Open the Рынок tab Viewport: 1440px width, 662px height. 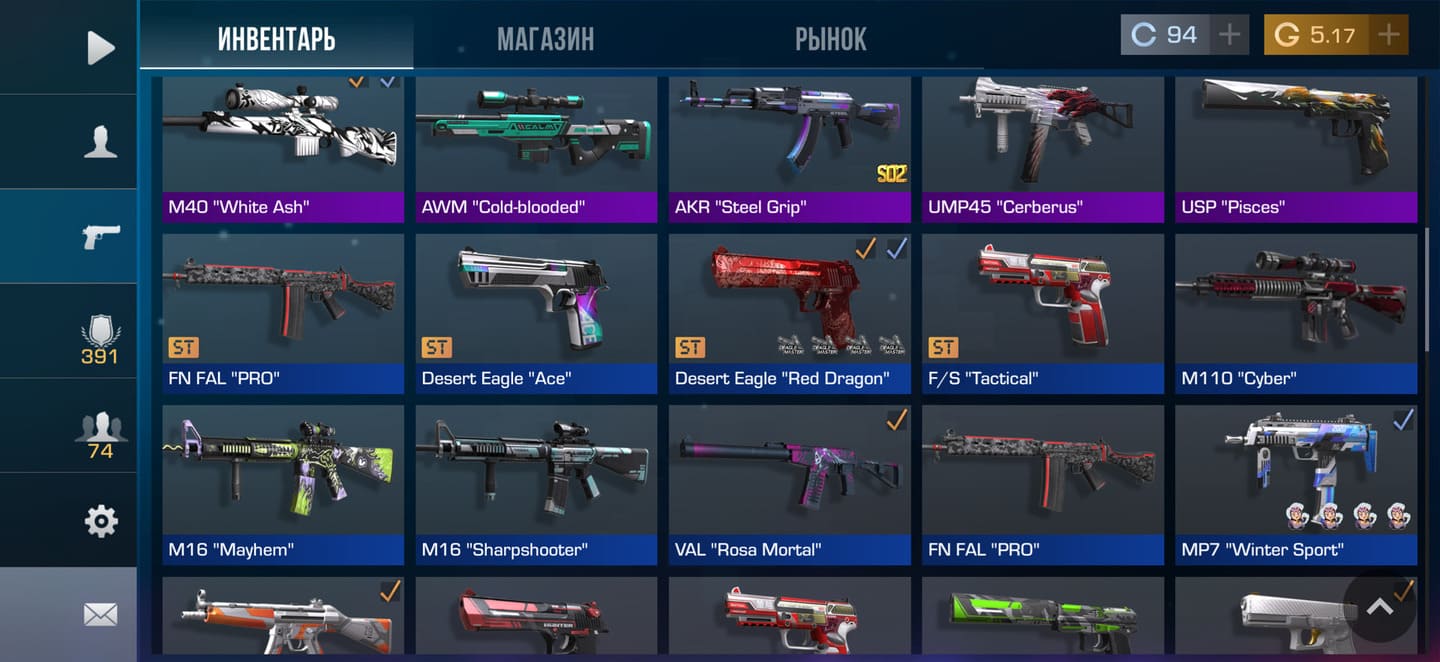(x=830, y=39)
